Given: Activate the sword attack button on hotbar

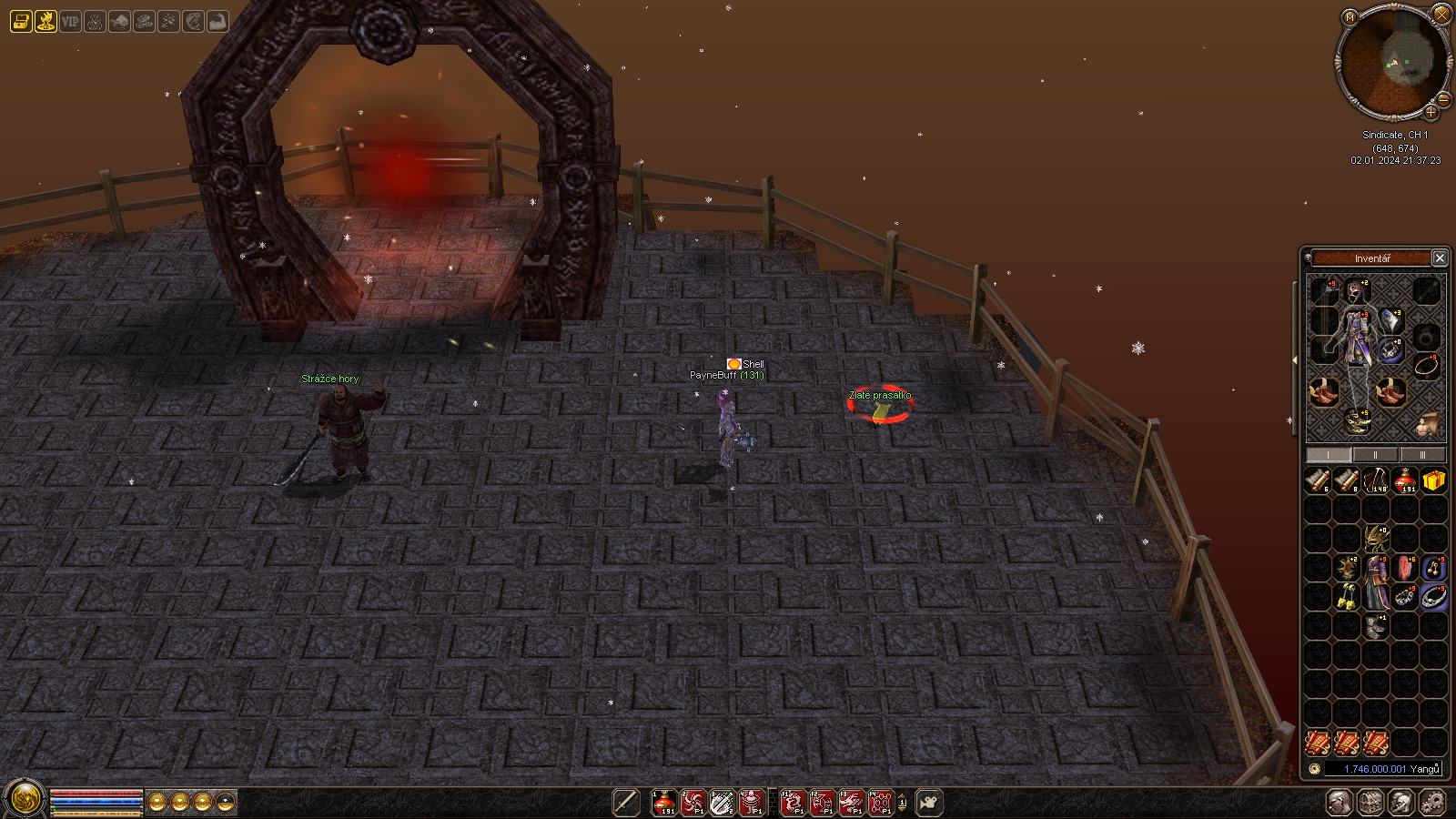Looking at the screenshot, I should [x=625, y=803].
